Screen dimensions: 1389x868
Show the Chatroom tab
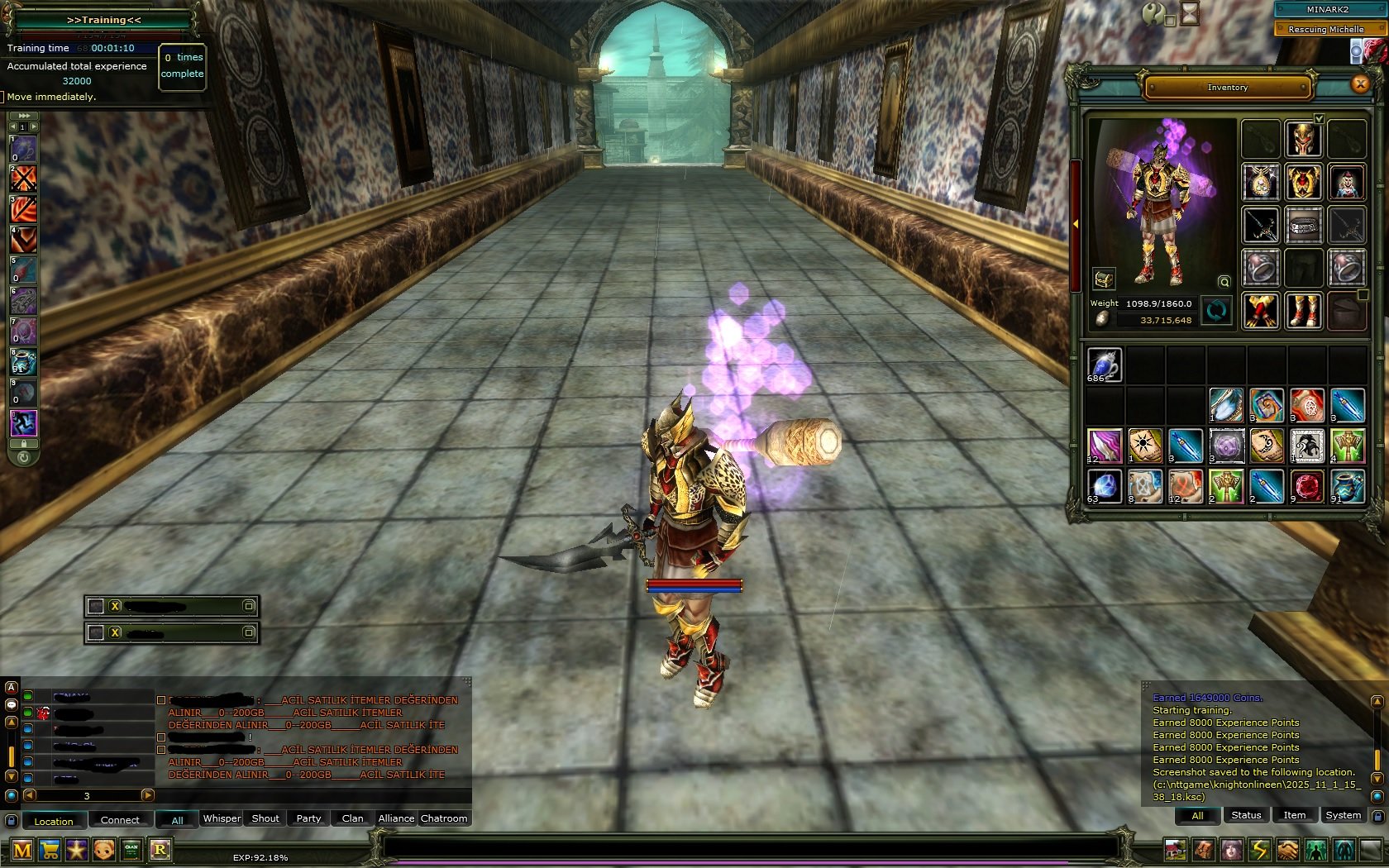pyautogui.click(x=444, y=818)
